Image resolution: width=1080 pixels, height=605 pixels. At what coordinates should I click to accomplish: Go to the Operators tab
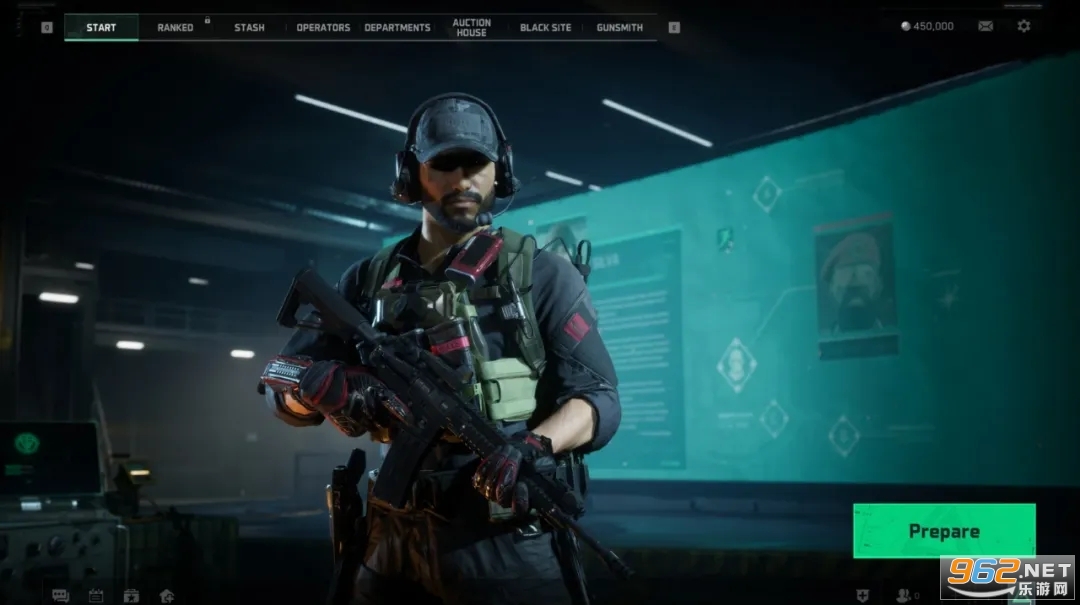pyautogui.click(x=323, y=27)
